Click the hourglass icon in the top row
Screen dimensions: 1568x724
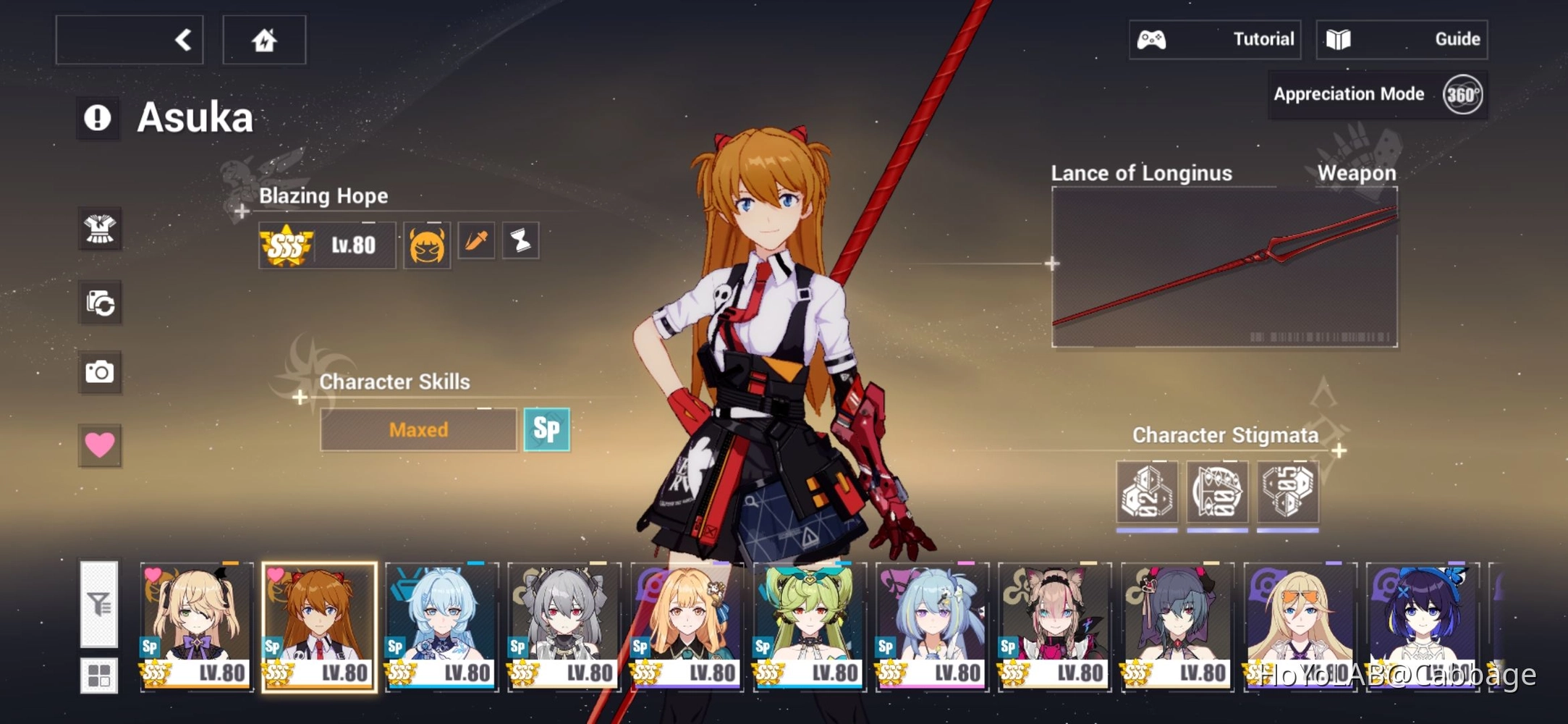(x=521, y=240)
